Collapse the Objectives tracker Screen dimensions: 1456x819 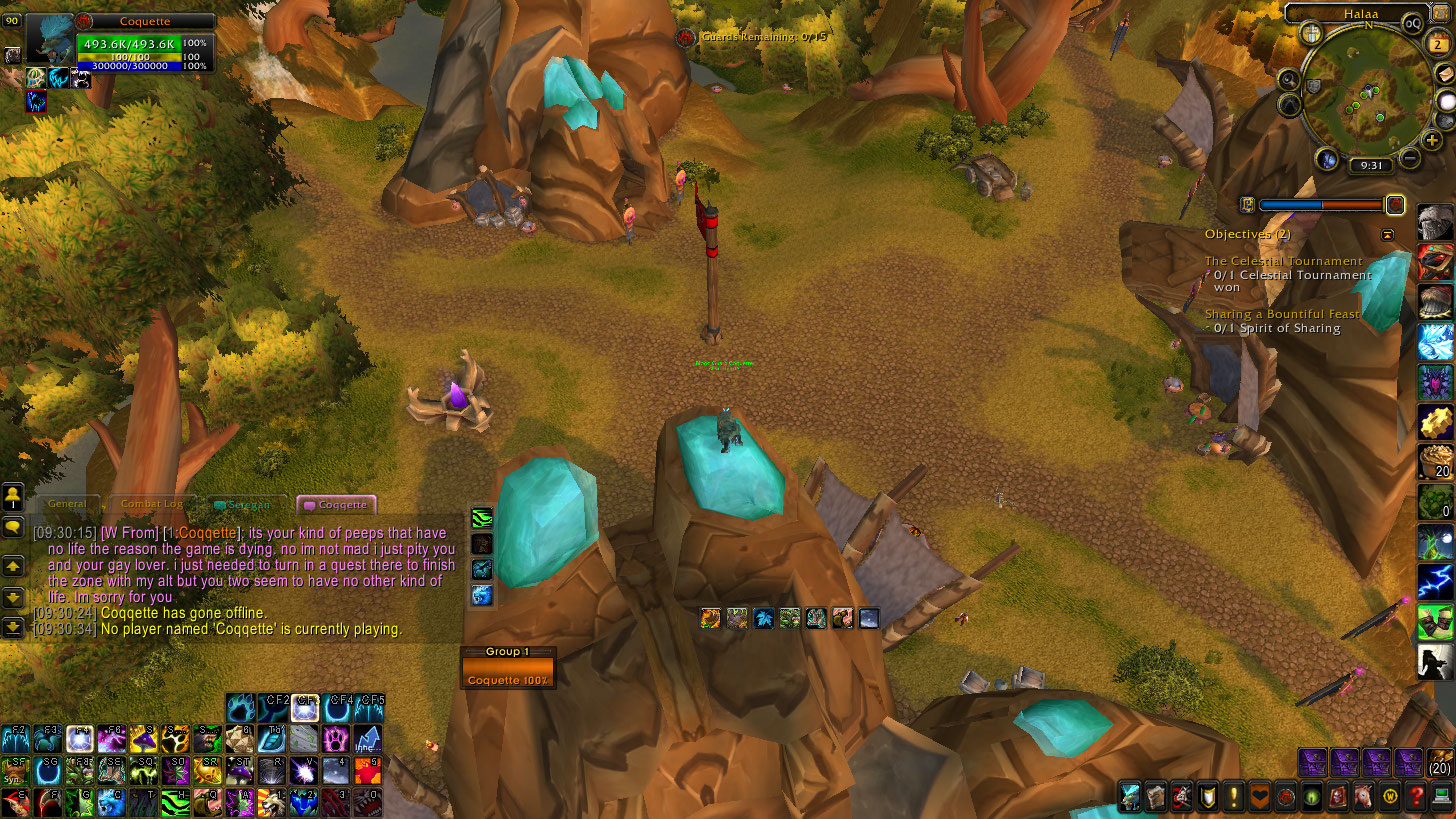click(1387, 234)
